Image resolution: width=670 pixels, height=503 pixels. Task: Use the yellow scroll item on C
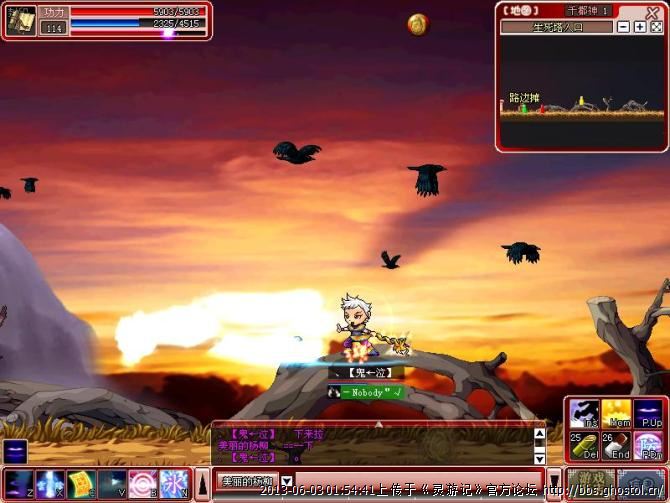[x=81, y=484]
